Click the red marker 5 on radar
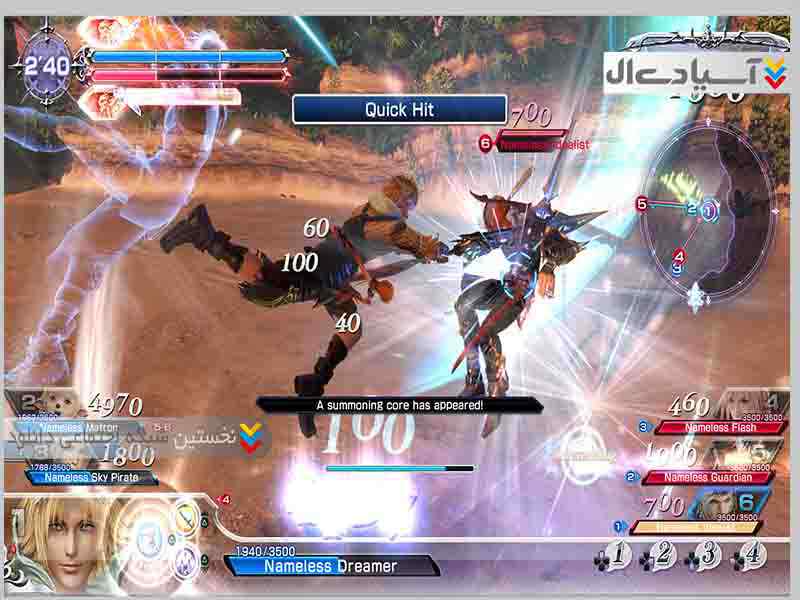 pos(642,204)
